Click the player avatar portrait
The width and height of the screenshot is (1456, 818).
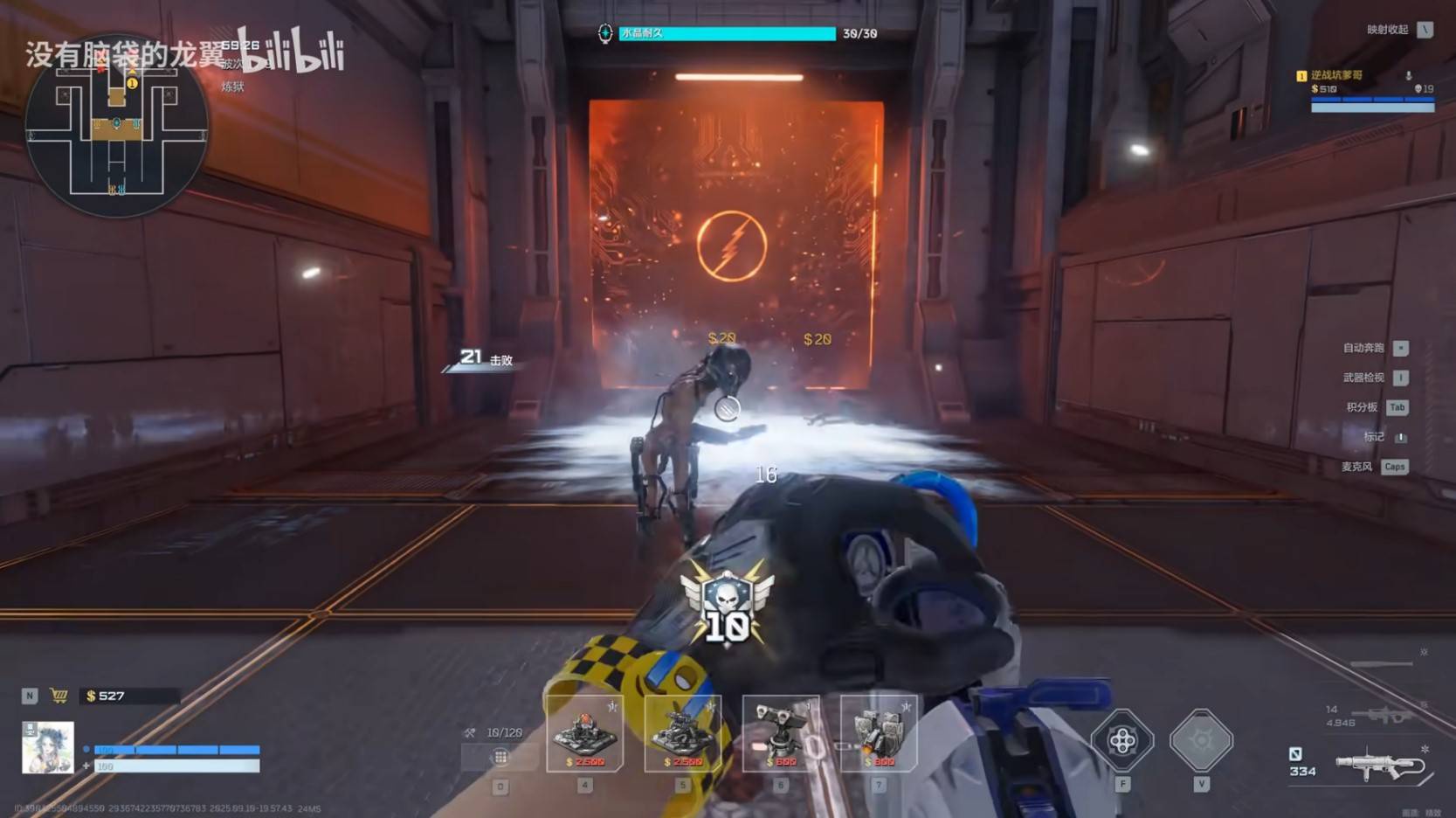[47, 748]
